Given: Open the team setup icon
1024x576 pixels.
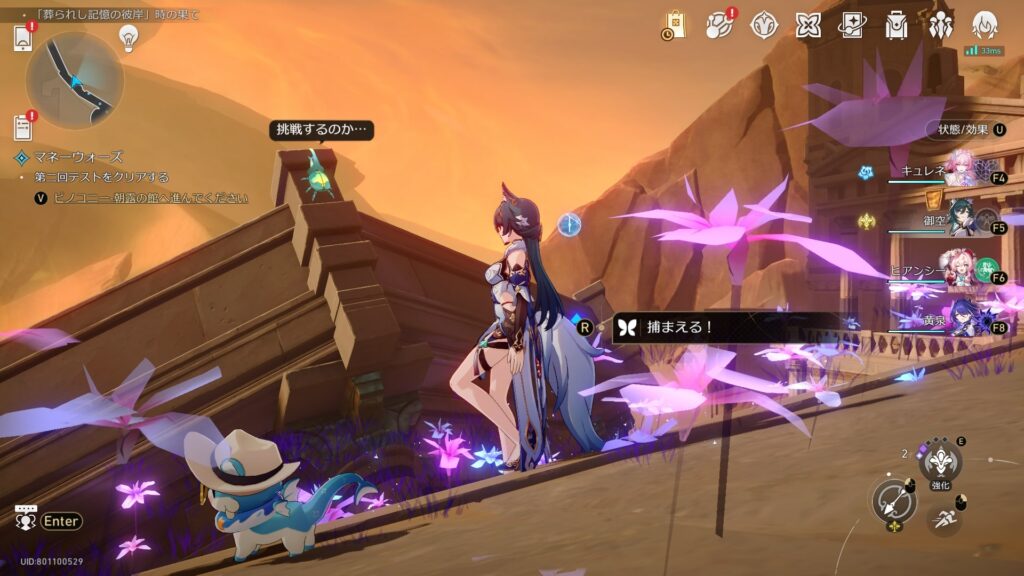Looking at the screenshot, I should click(x=941, y=25).
